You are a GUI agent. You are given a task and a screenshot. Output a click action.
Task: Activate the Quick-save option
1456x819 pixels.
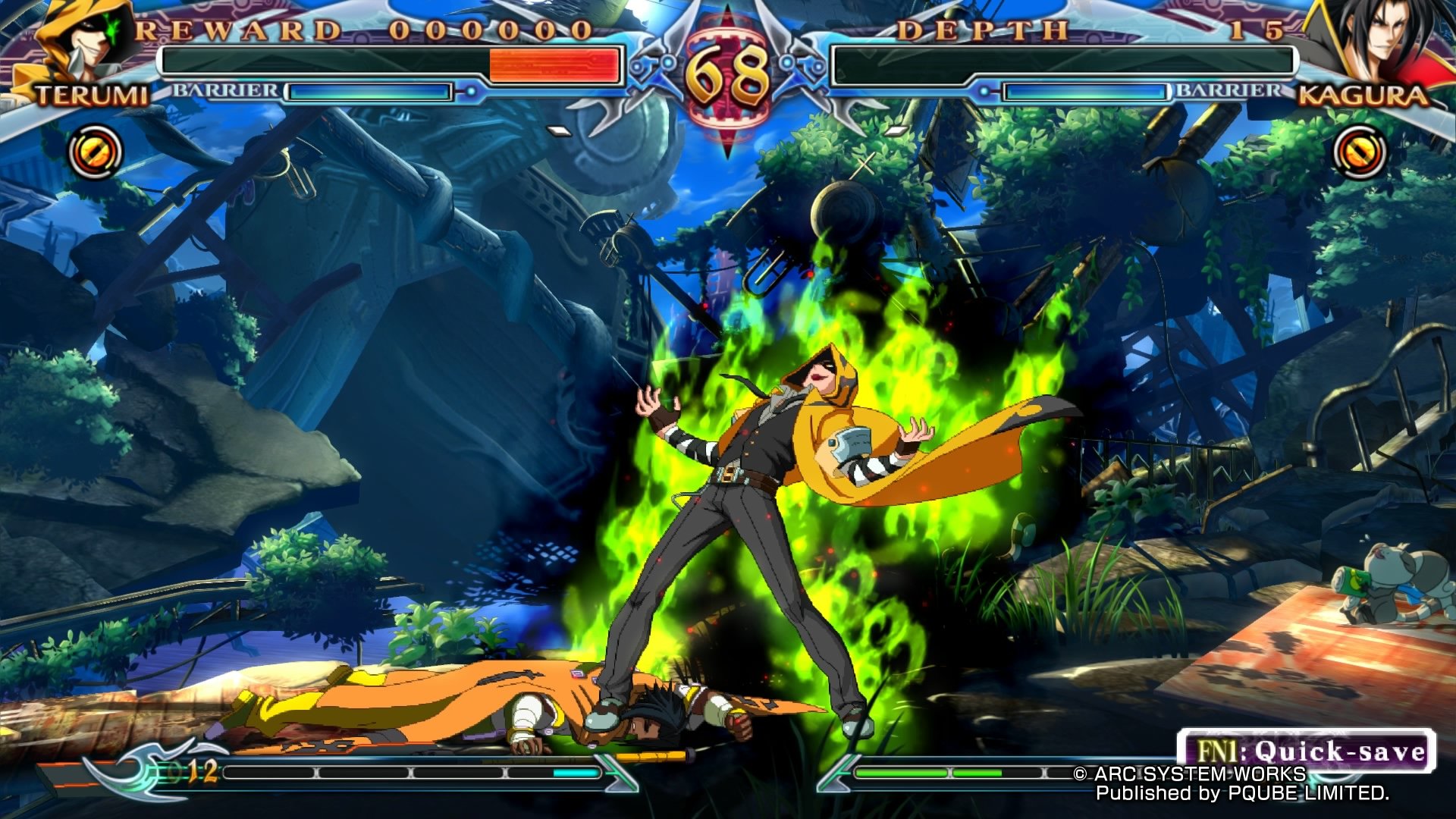[x=1307, y=751]
